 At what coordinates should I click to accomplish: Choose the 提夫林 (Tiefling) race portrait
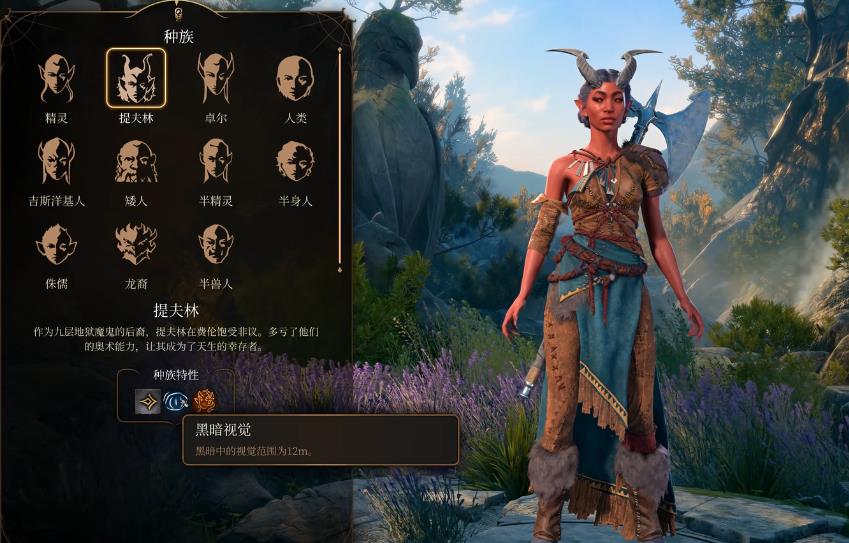pyautogui.click(x=136, y=78)
